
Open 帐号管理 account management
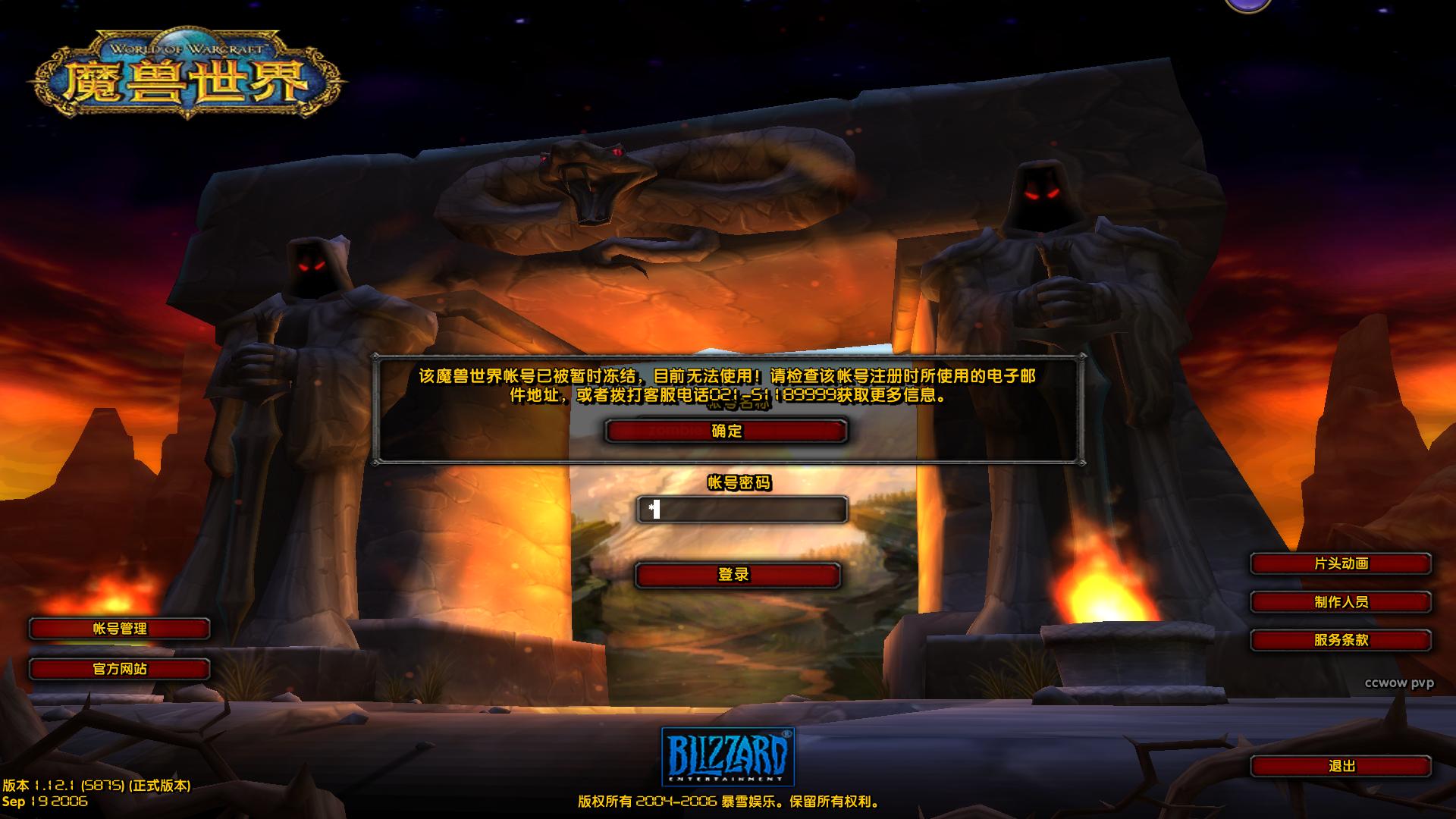coord(118,629)
